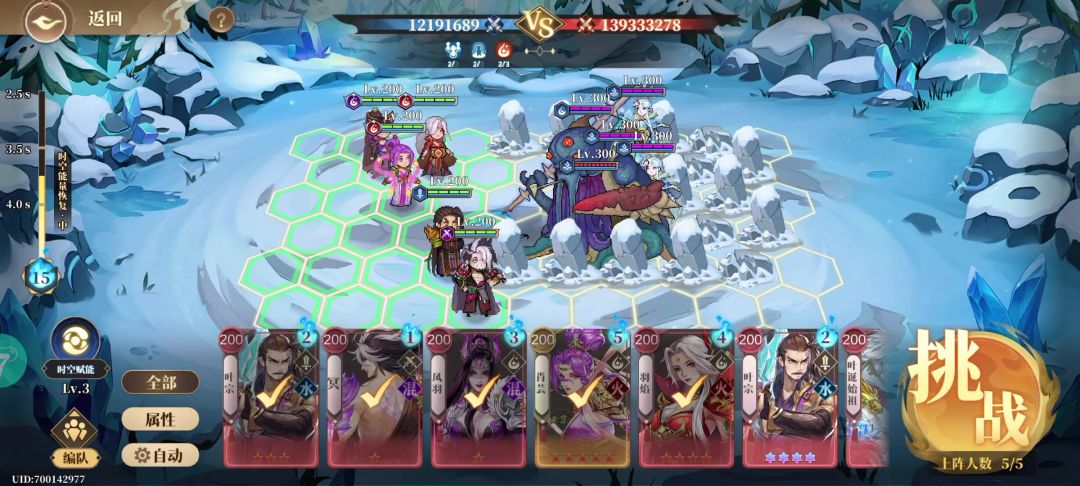
Task: Filter heroes with the 属性 button
Action: tap(160, 419)
